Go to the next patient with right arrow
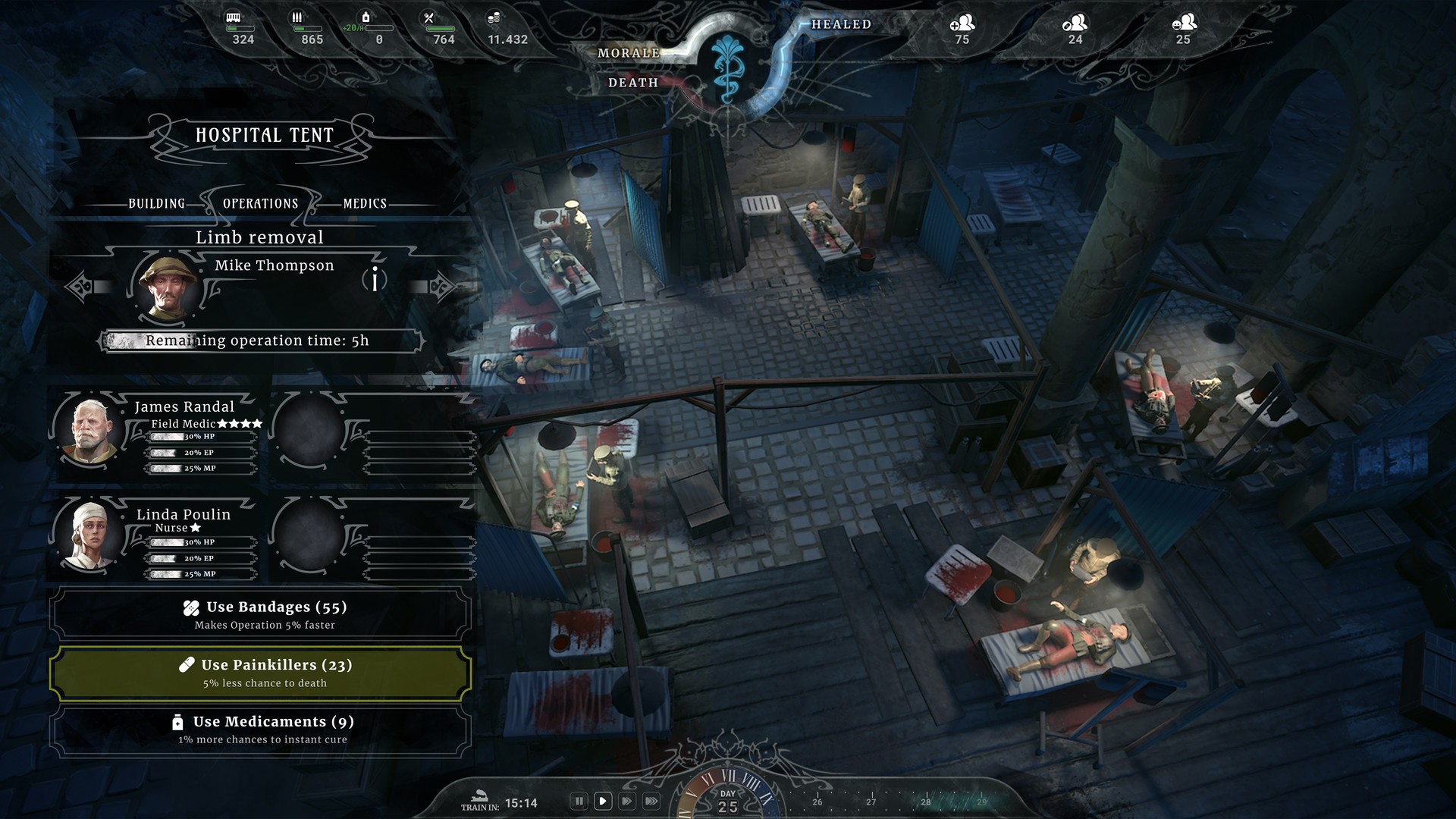This screenshot has width=1456, height=819. [x=441, y=287]
